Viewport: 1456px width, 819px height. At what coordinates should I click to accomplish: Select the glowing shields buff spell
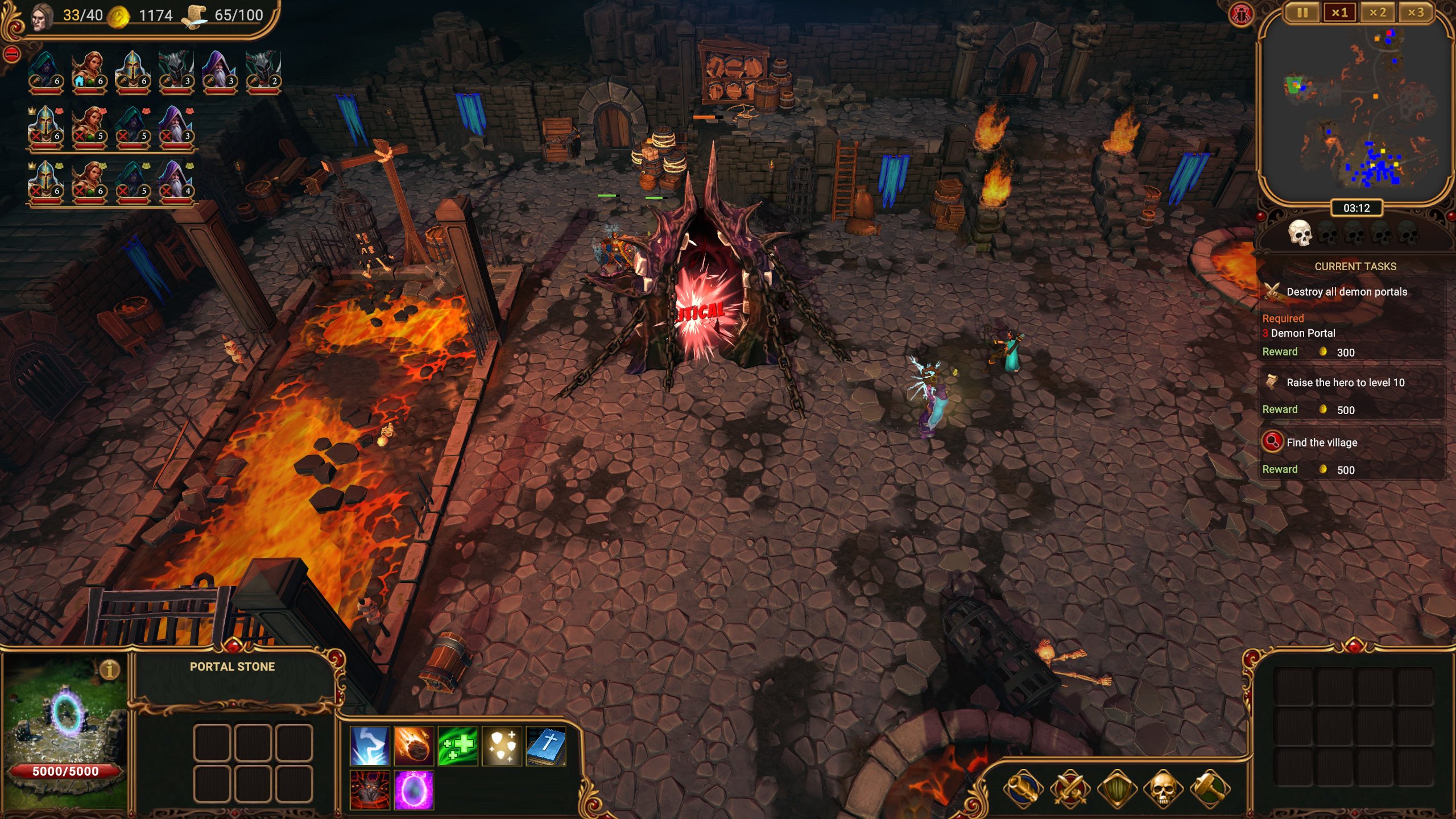click(502, 746)
